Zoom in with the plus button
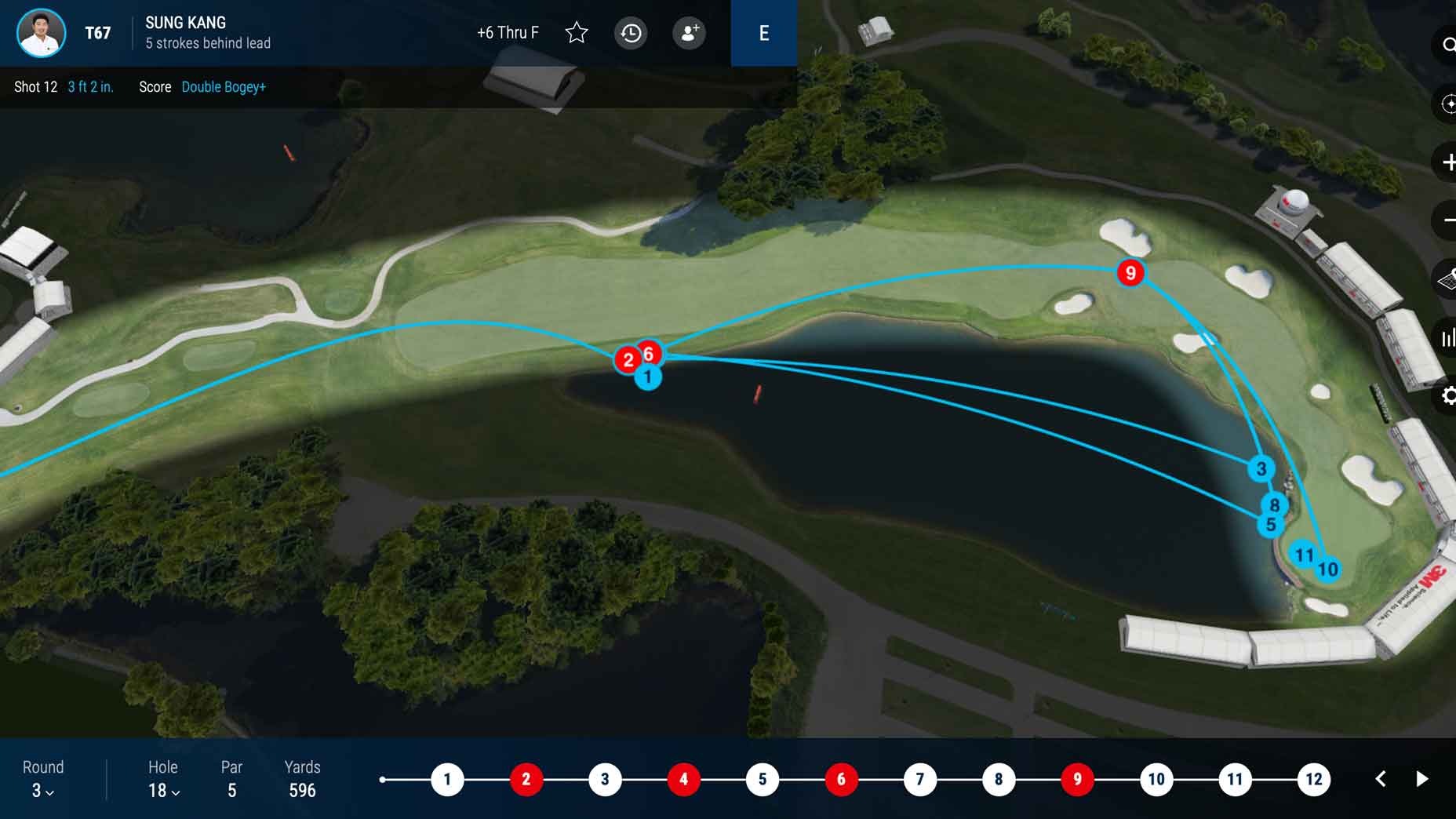Viewport: 1456px width, 819px height. pos(1447,162)
